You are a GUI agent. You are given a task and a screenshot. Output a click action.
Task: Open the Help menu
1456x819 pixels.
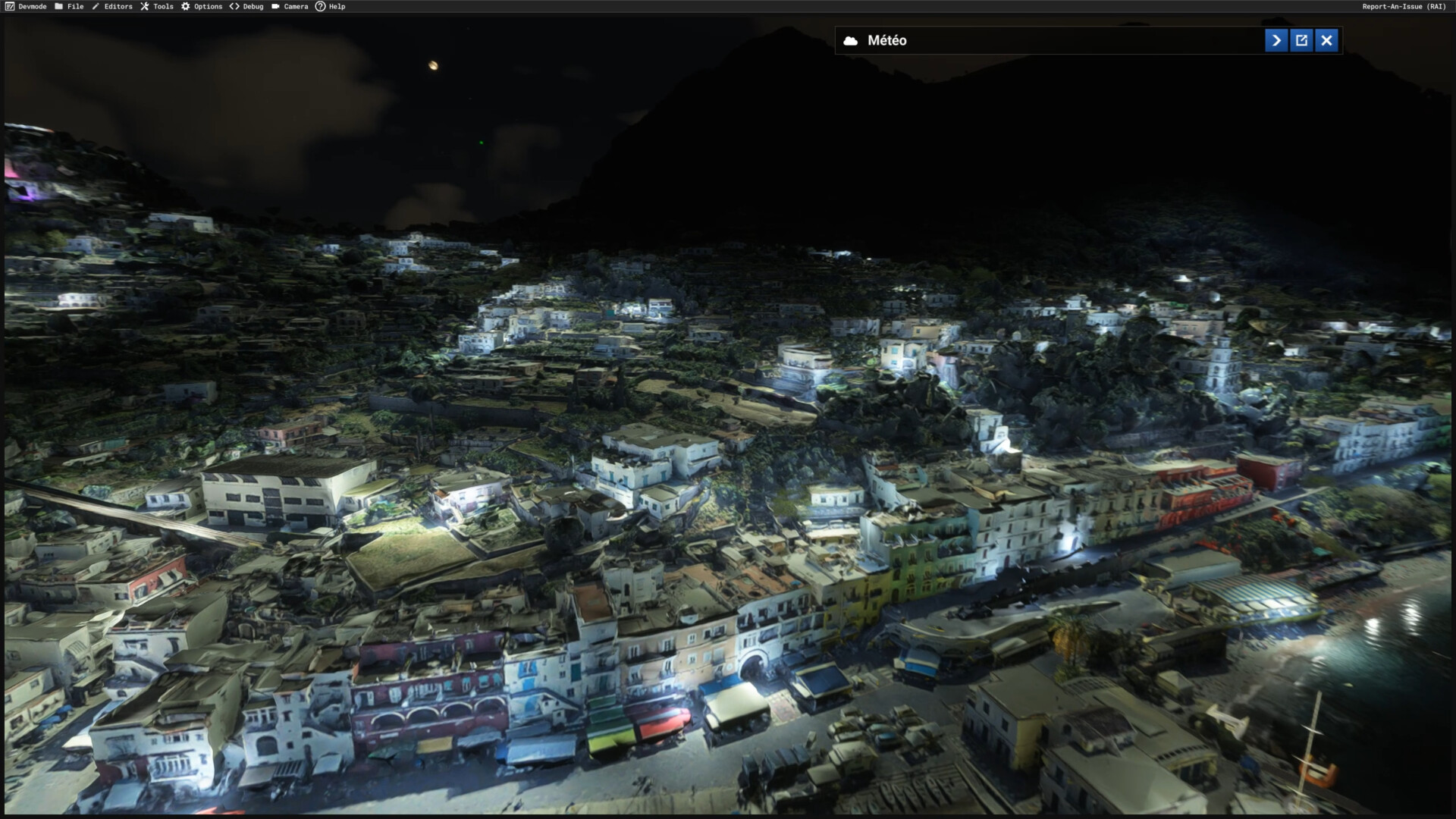[331, 7]
